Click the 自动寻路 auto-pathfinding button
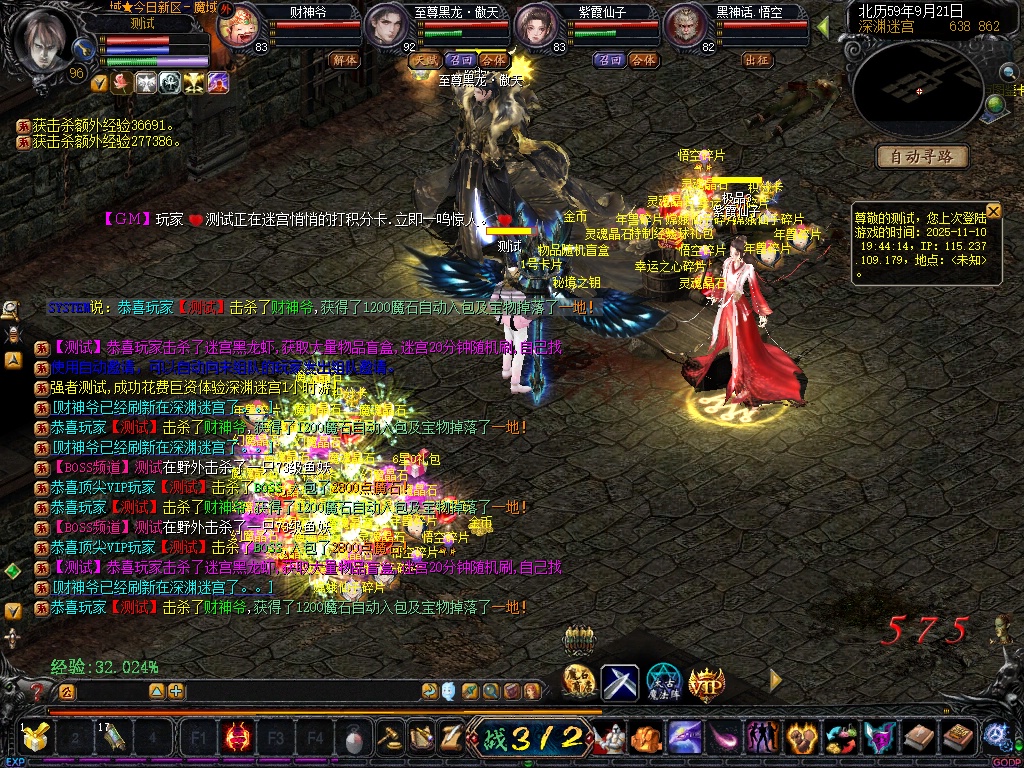 [922, 156]
